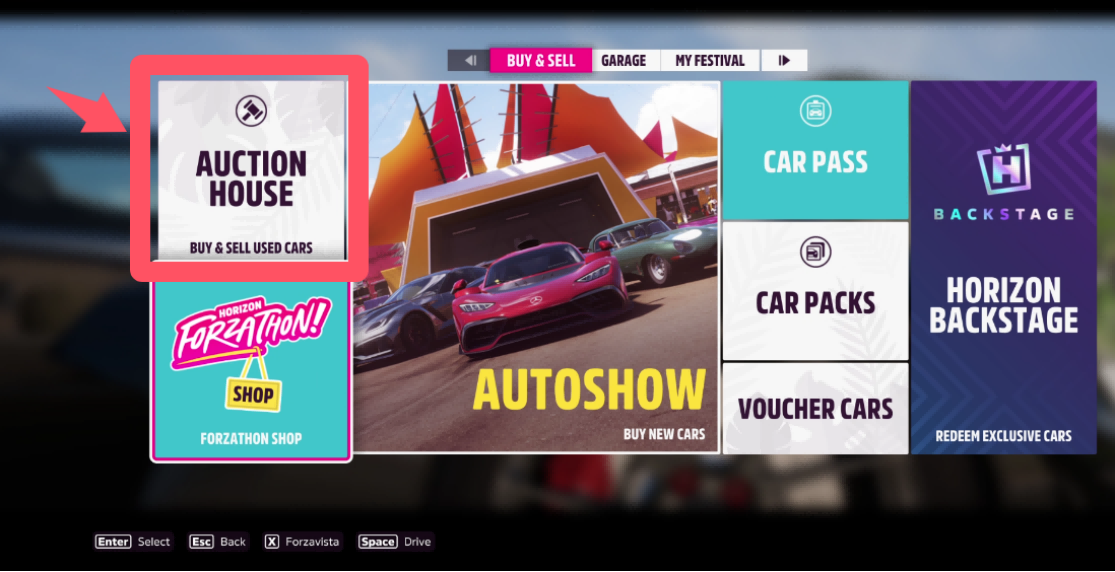Go to the My Festival tab
This screenshot has height=572, width=1115.
click(709, 61)
